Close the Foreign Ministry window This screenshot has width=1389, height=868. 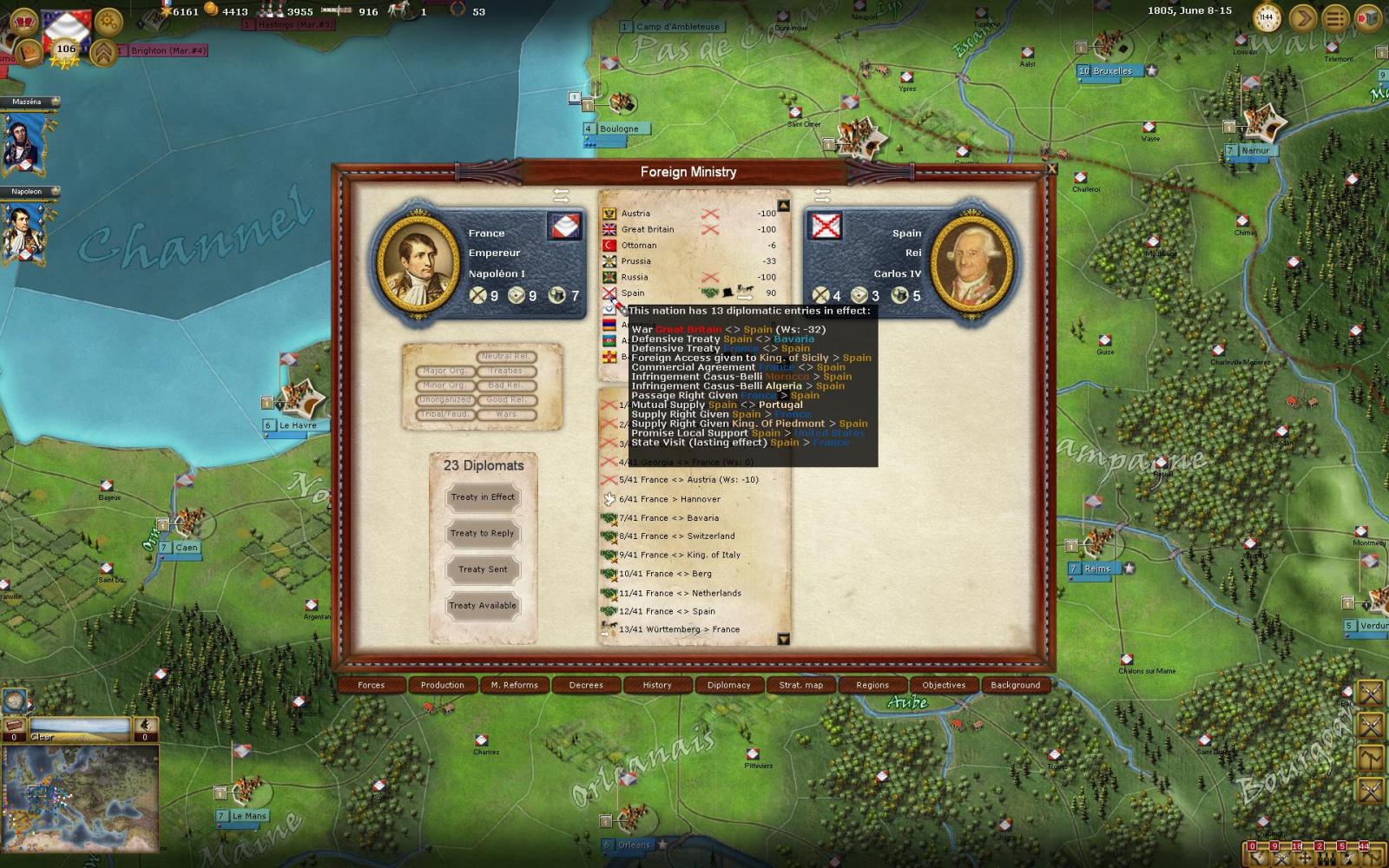[1052, 169]
